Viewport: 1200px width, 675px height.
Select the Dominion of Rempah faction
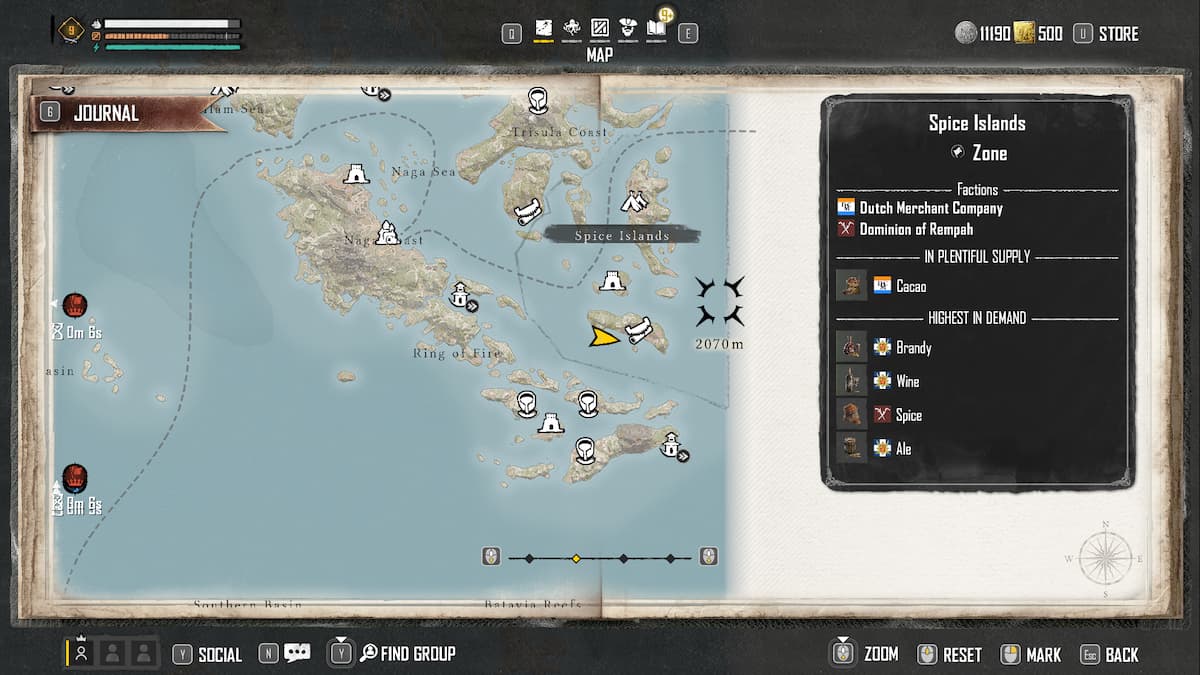point(916,229)
